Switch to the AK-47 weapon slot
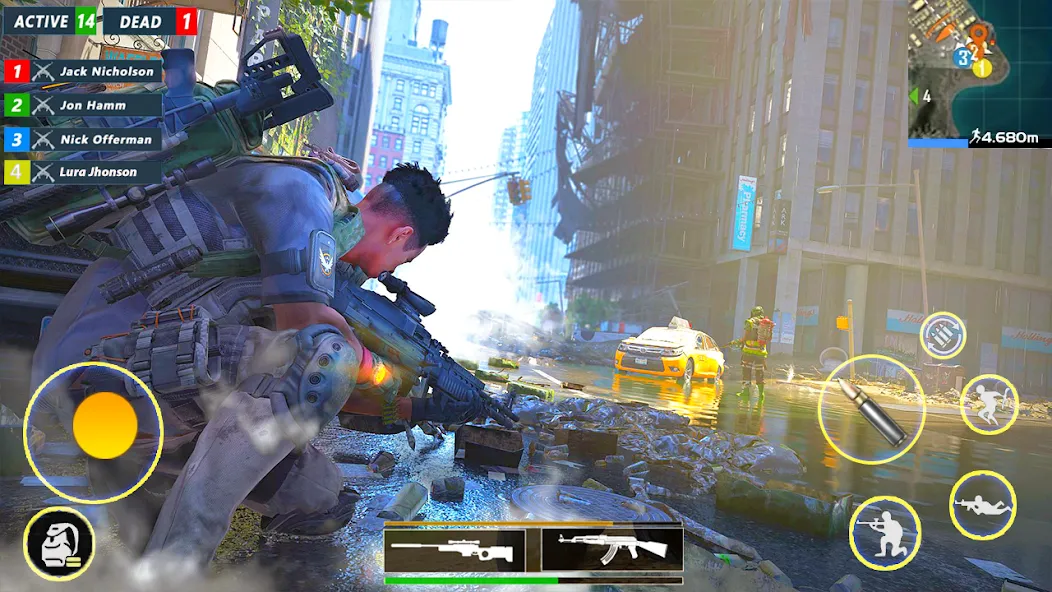1052x592 pixels. (612, 549)
